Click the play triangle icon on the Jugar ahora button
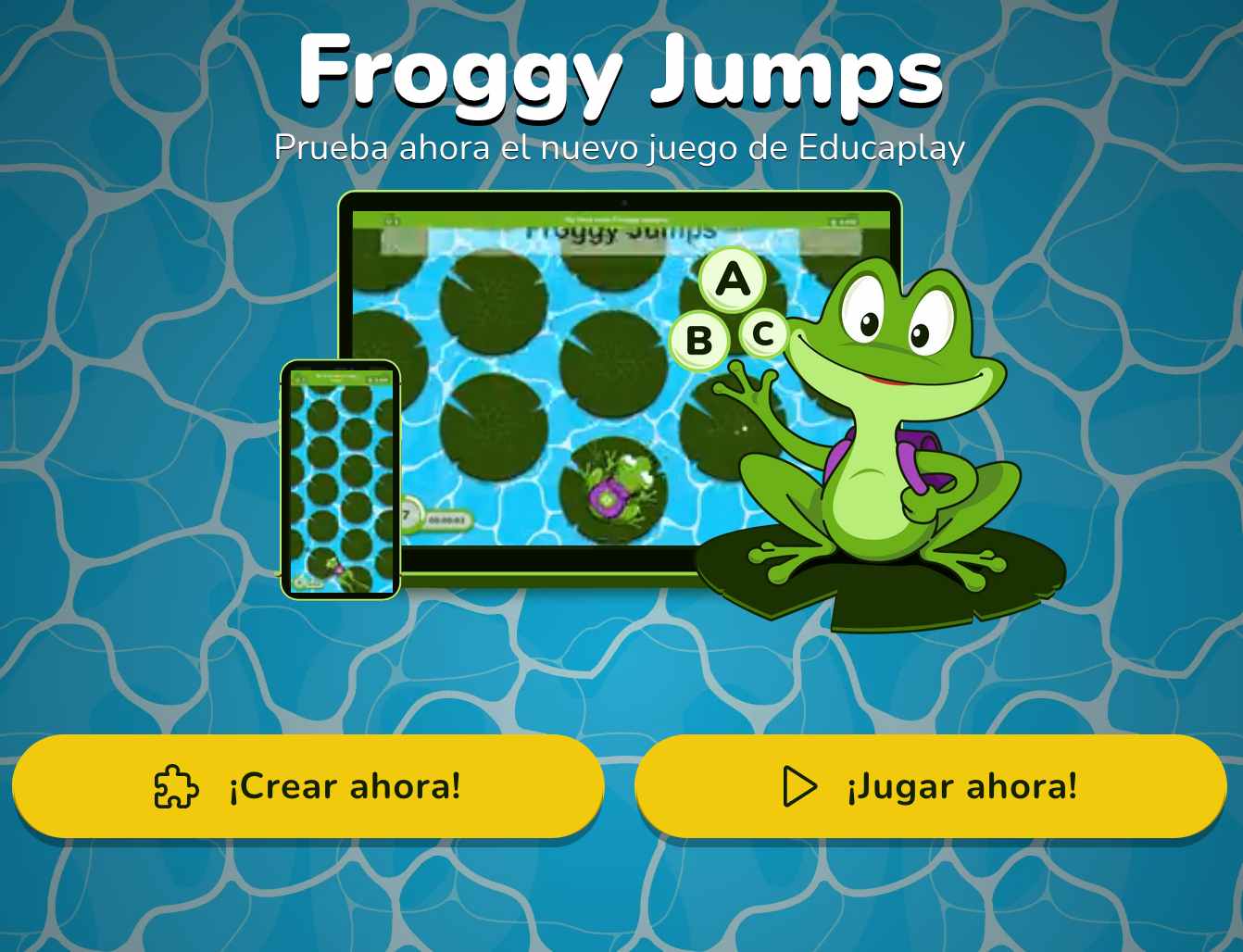Image resolution: width=1243 pixels, height=952 pixels. click(799, 786)
